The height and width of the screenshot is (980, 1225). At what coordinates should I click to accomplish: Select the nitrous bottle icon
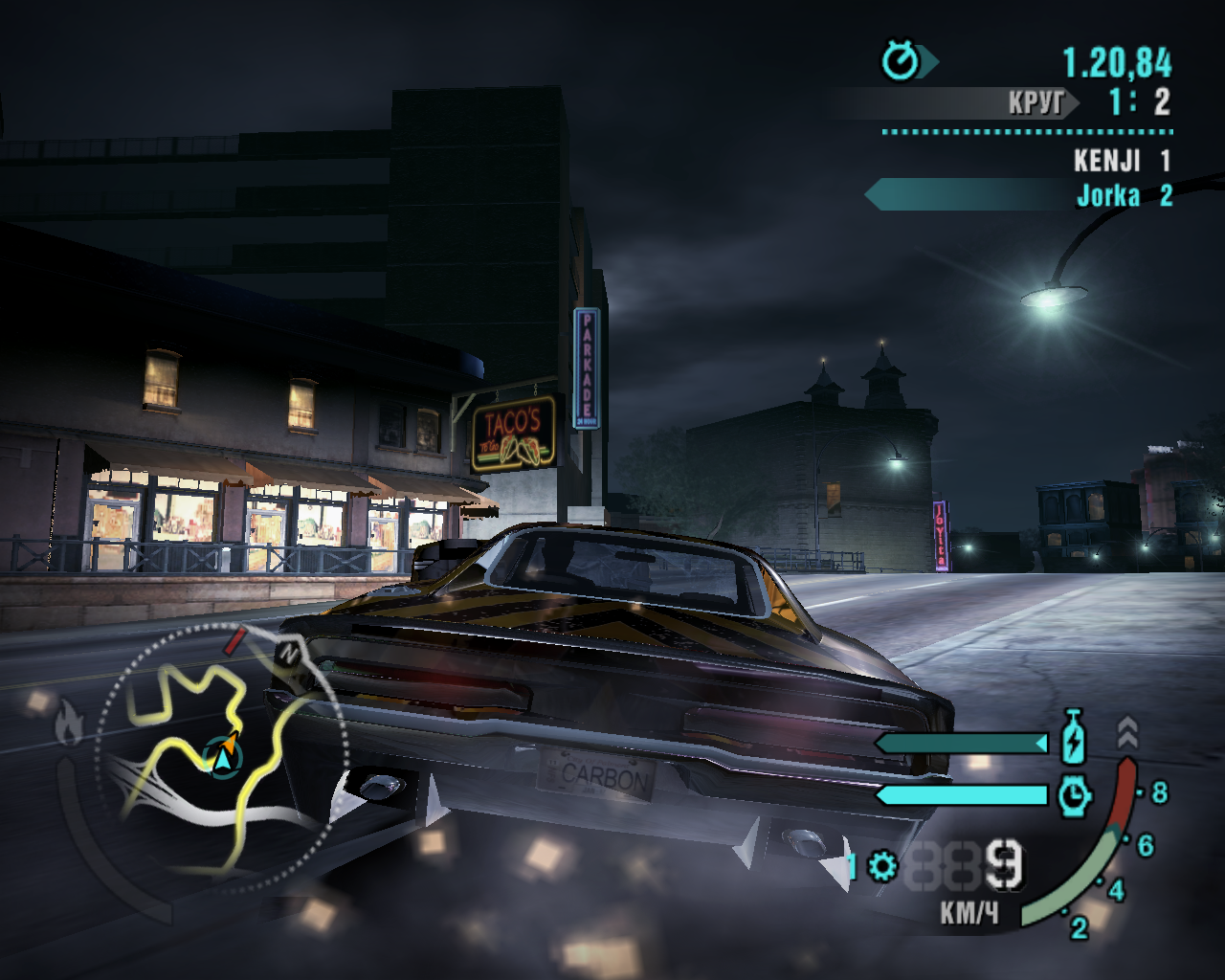[x=1074, y=739]
